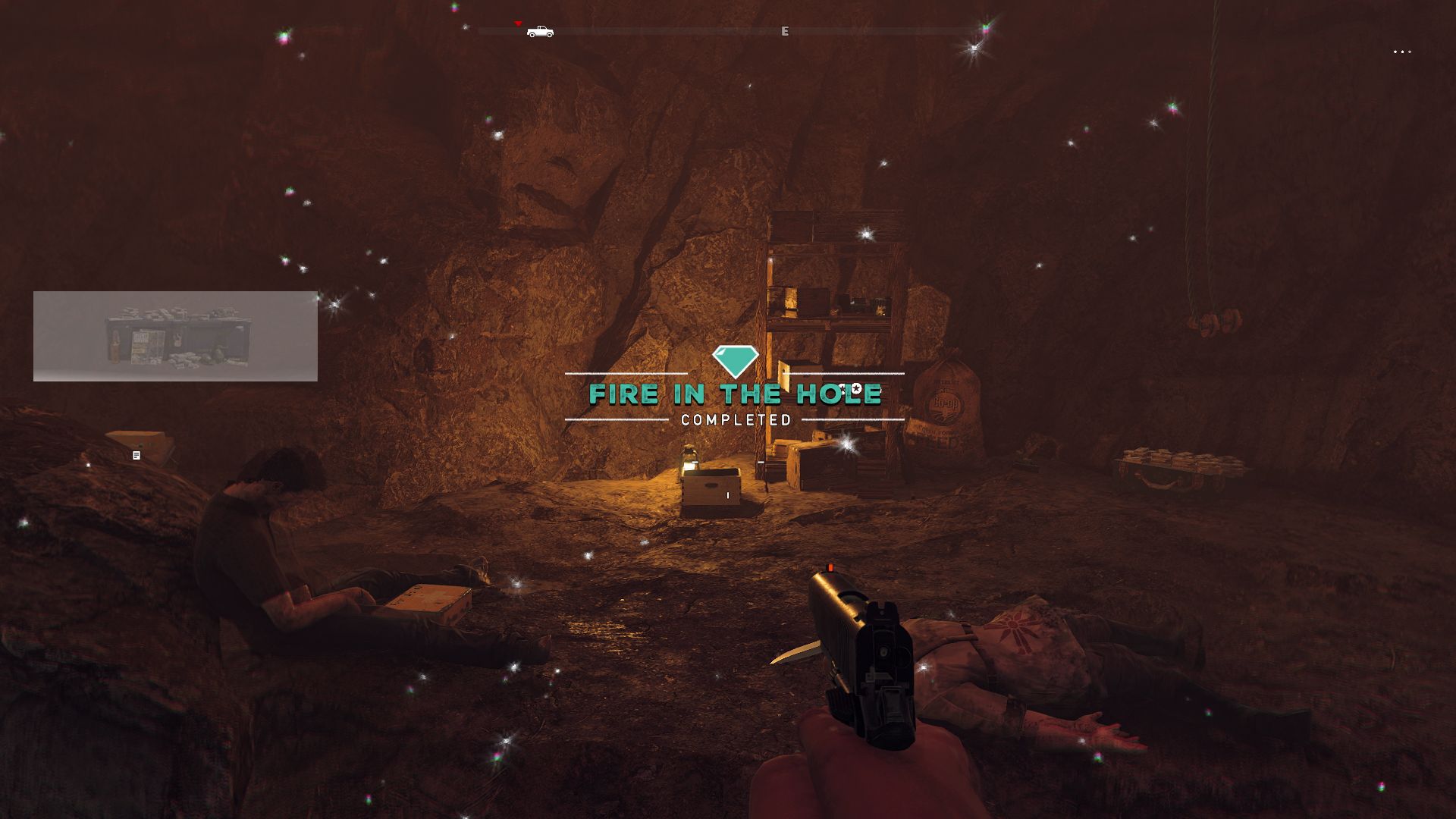This screenshot has width=1456, height=819.
Task: Click the note pickup icon near the cardboard box
Action: (x=135, y=454)
